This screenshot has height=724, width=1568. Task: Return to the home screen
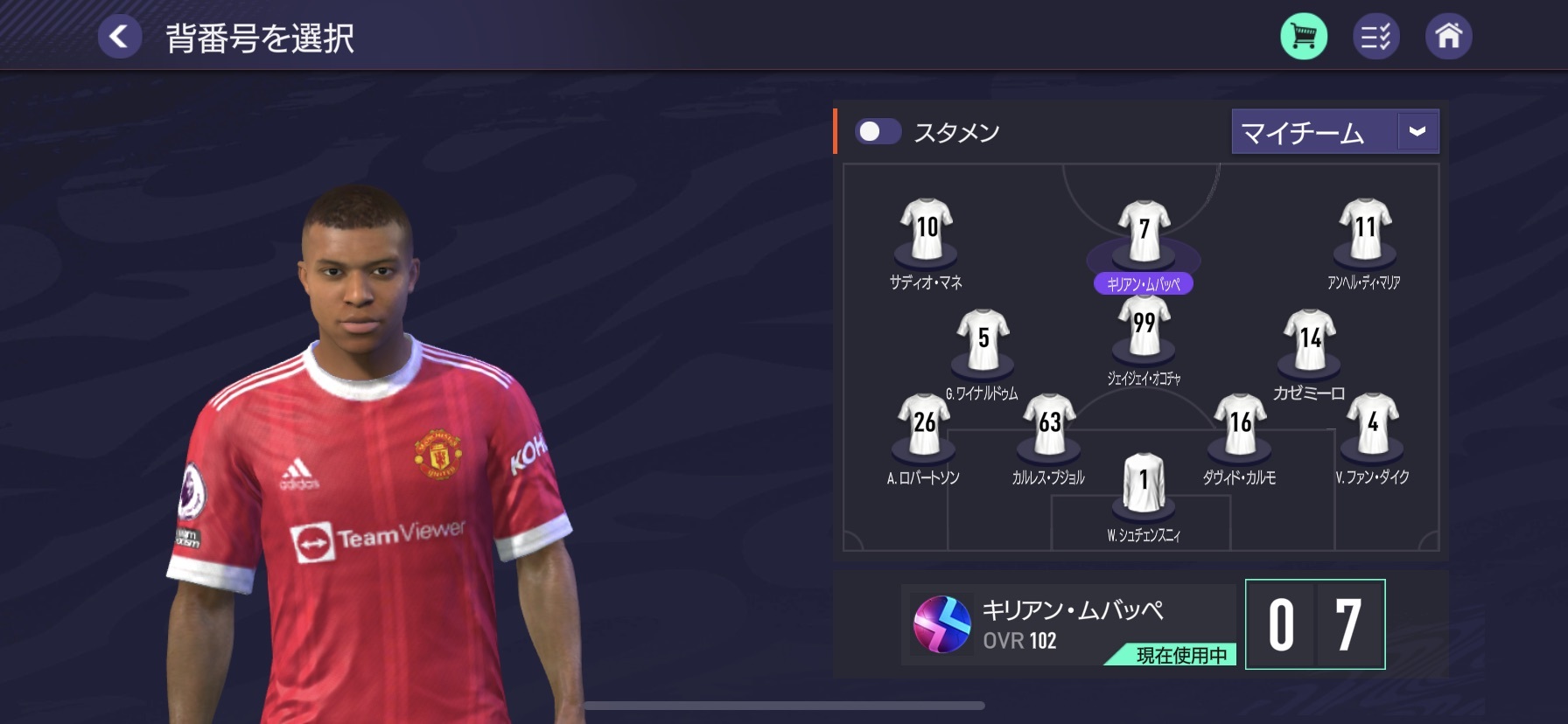click(1448, 37)
